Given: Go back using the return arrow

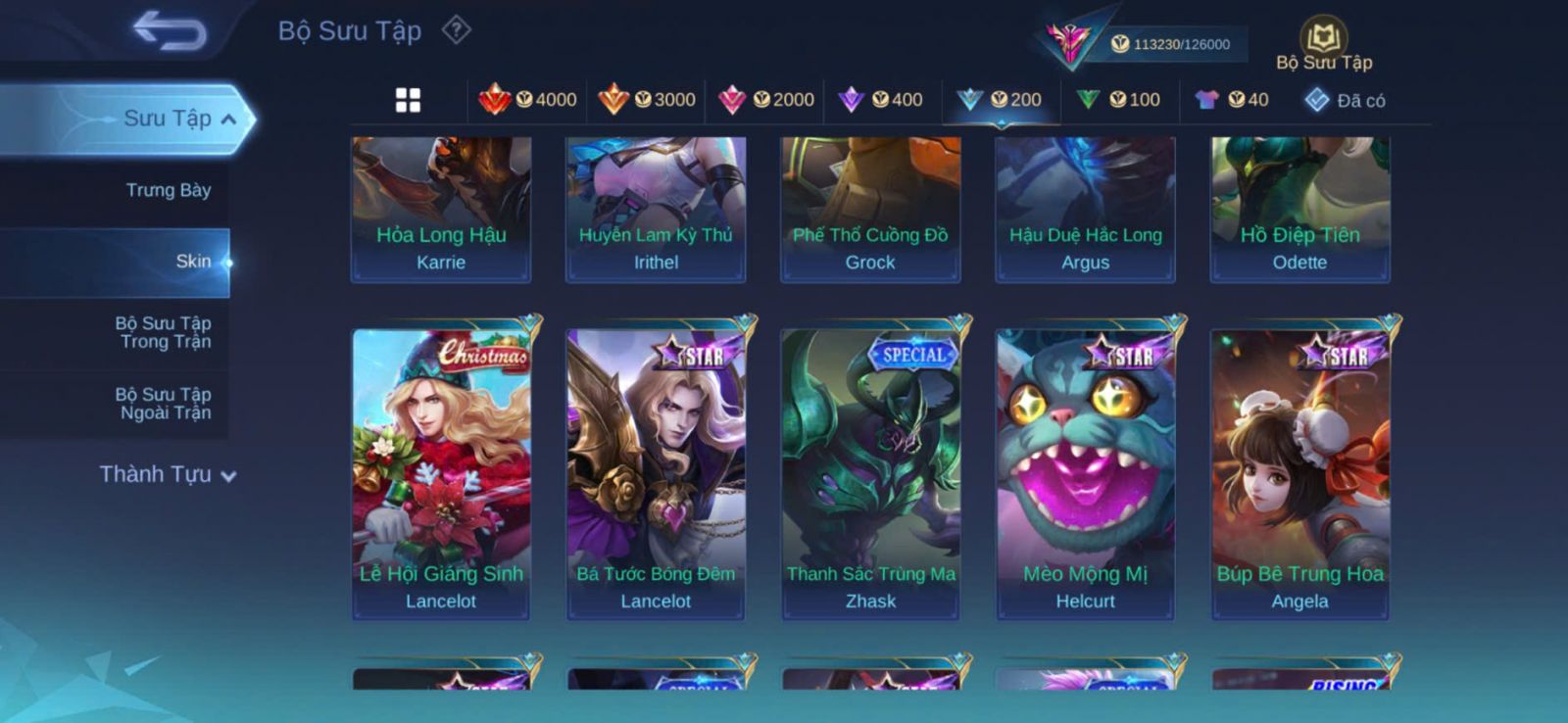Looking at the screenshot, I should 171,30.
